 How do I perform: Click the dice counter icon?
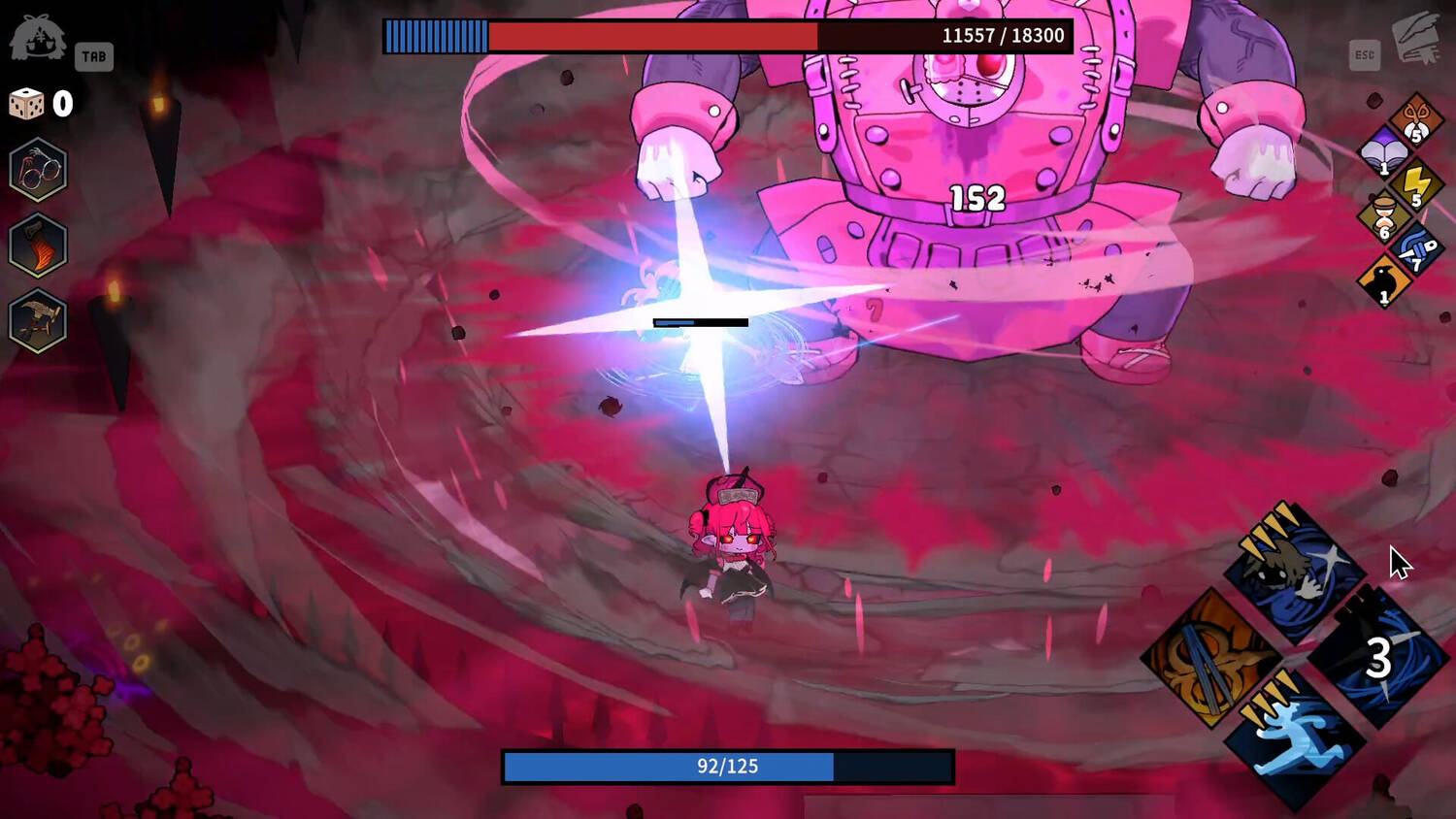point(26,104)
